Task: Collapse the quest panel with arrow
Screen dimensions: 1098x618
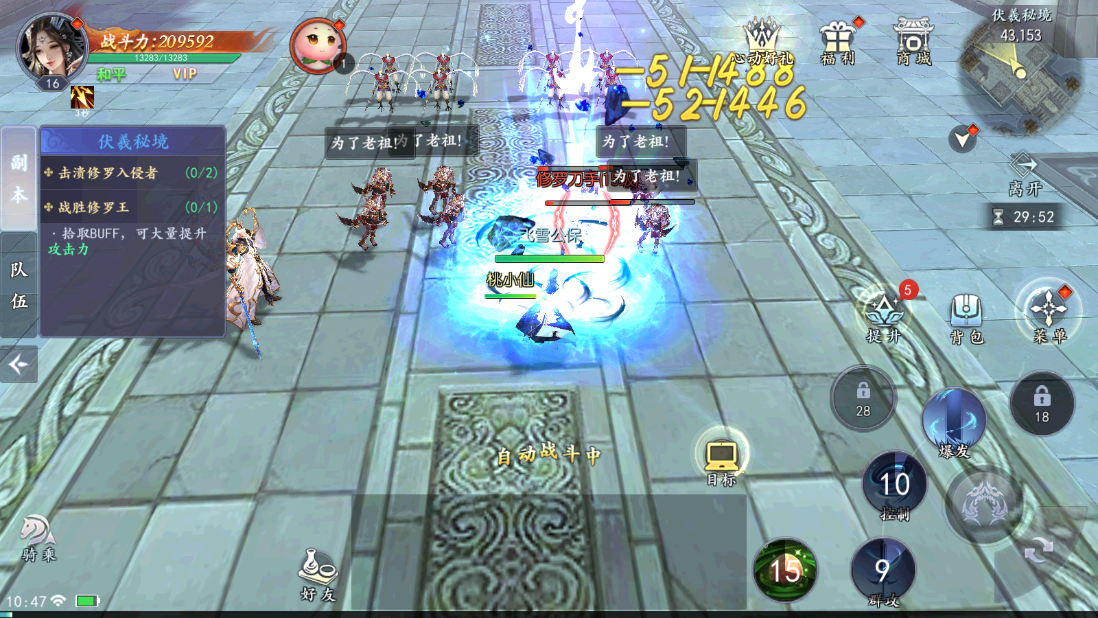Action: click(x=18, y=365)
